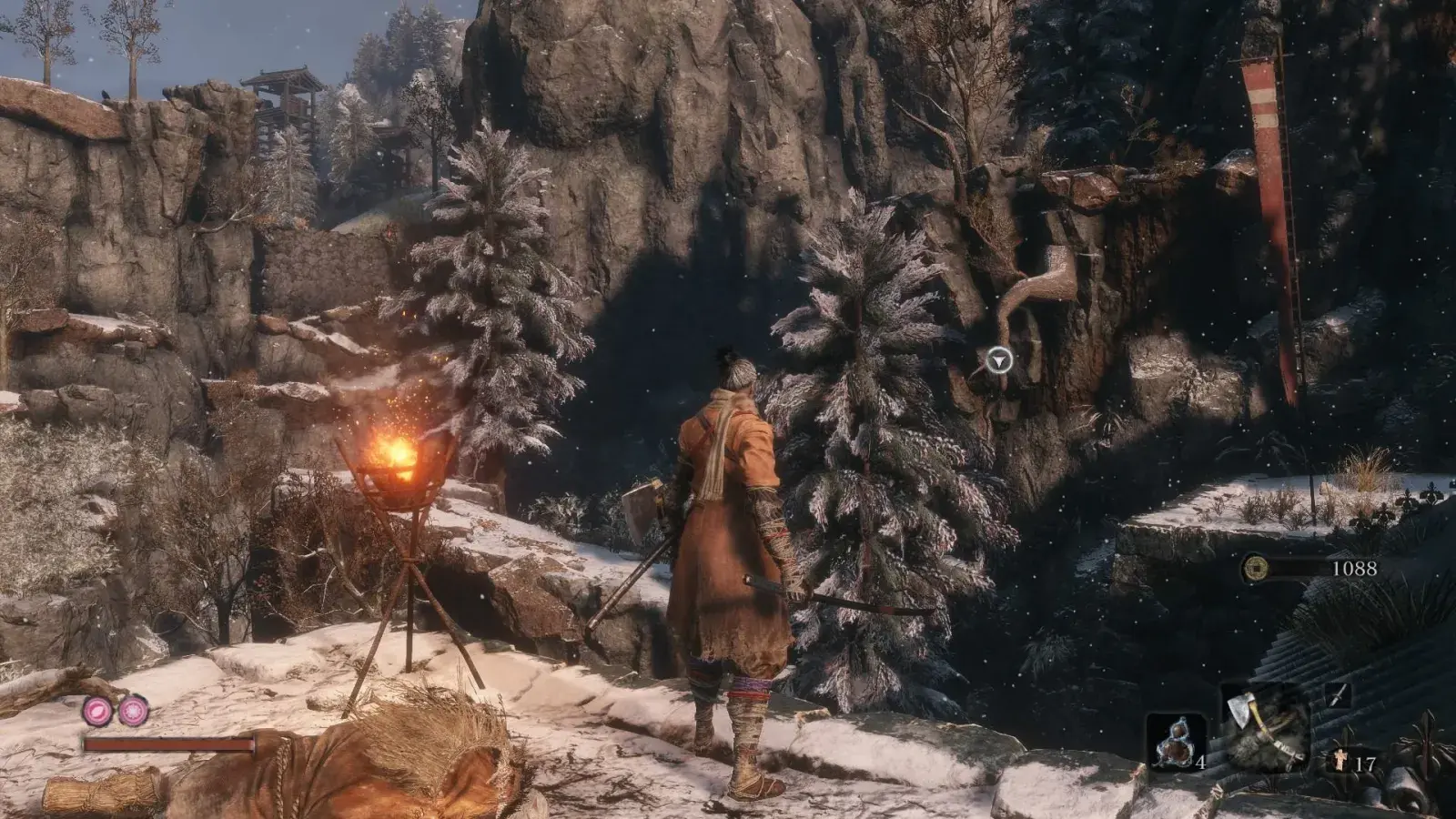Click the grapple point marker on the branch

(999, 360)
